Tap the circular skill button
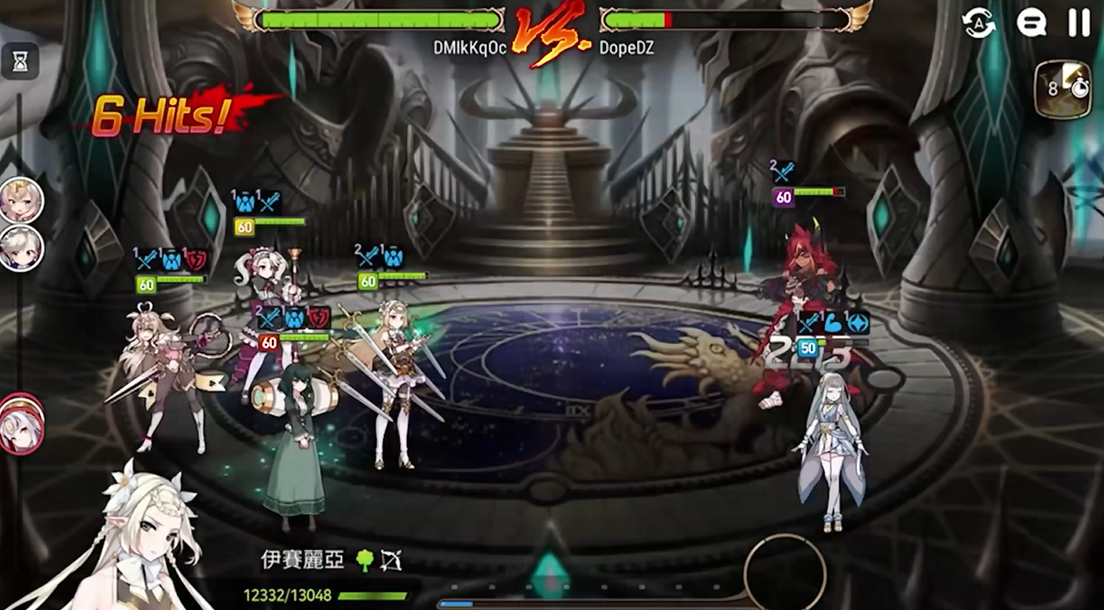Screen dimensions: 1104x610 click(785, 573)
